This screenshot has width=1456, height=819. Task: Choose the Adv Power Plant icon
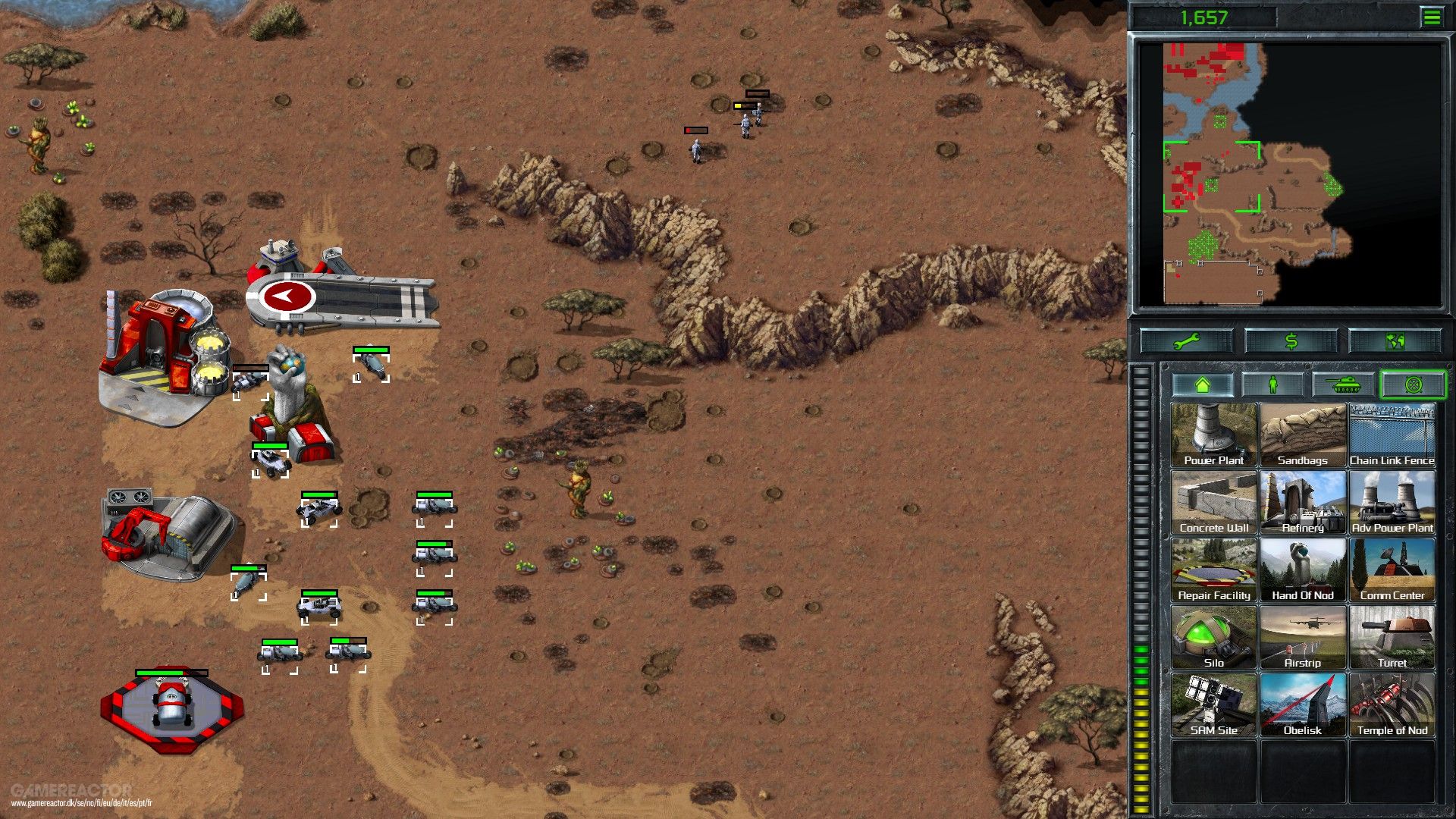(x=1392, y=500)
